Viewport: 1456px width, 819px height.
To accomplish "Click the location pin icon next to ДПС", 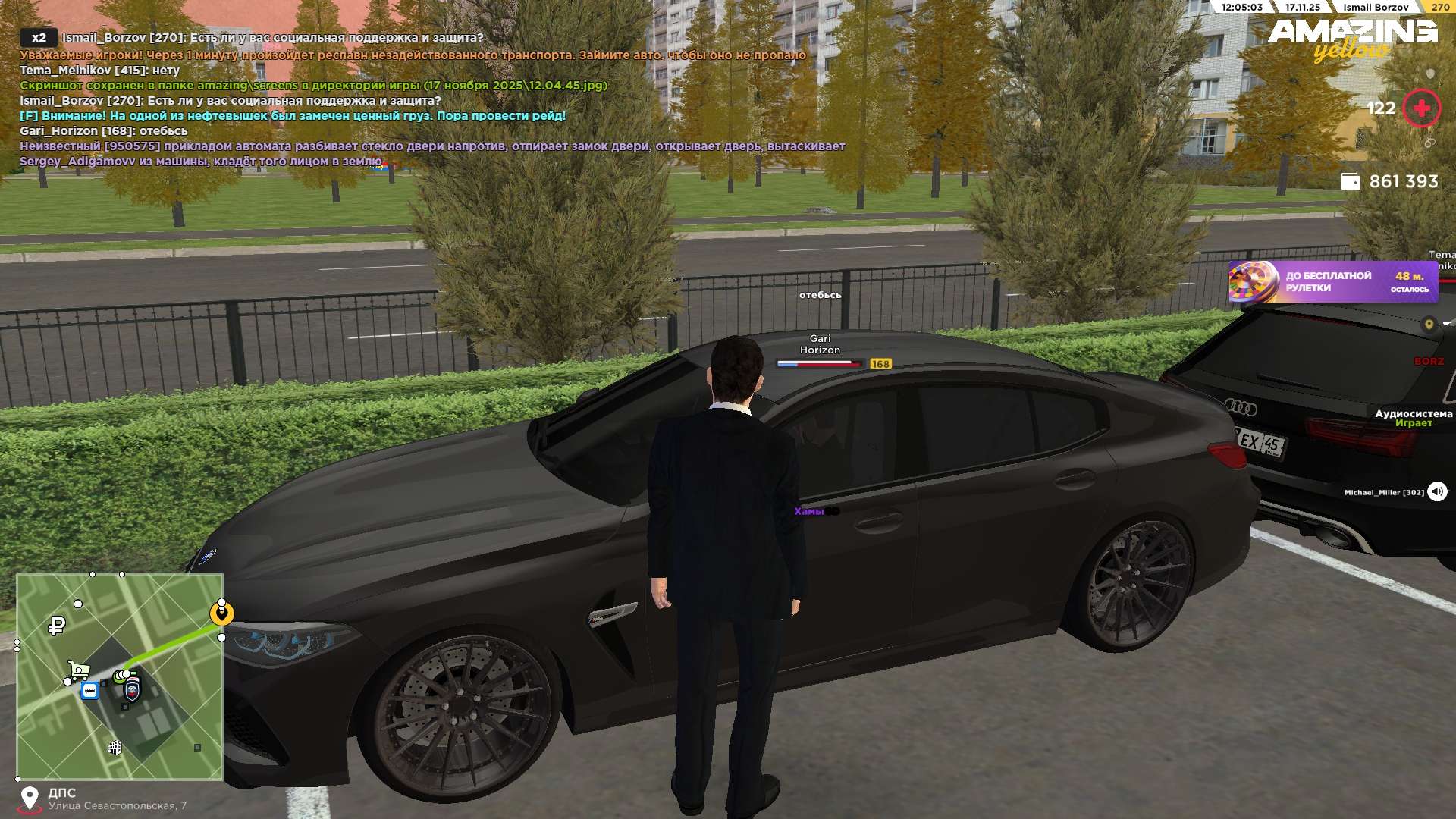I will (x=30, y=799).
